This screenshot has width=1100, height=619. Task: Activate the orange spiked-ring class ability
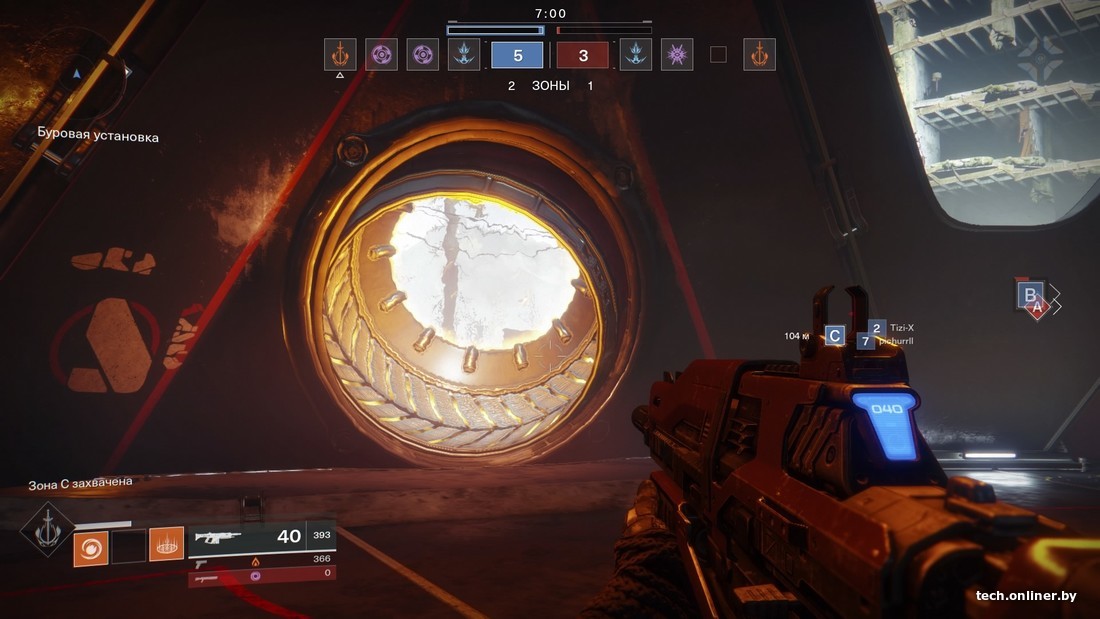point(166,545)
